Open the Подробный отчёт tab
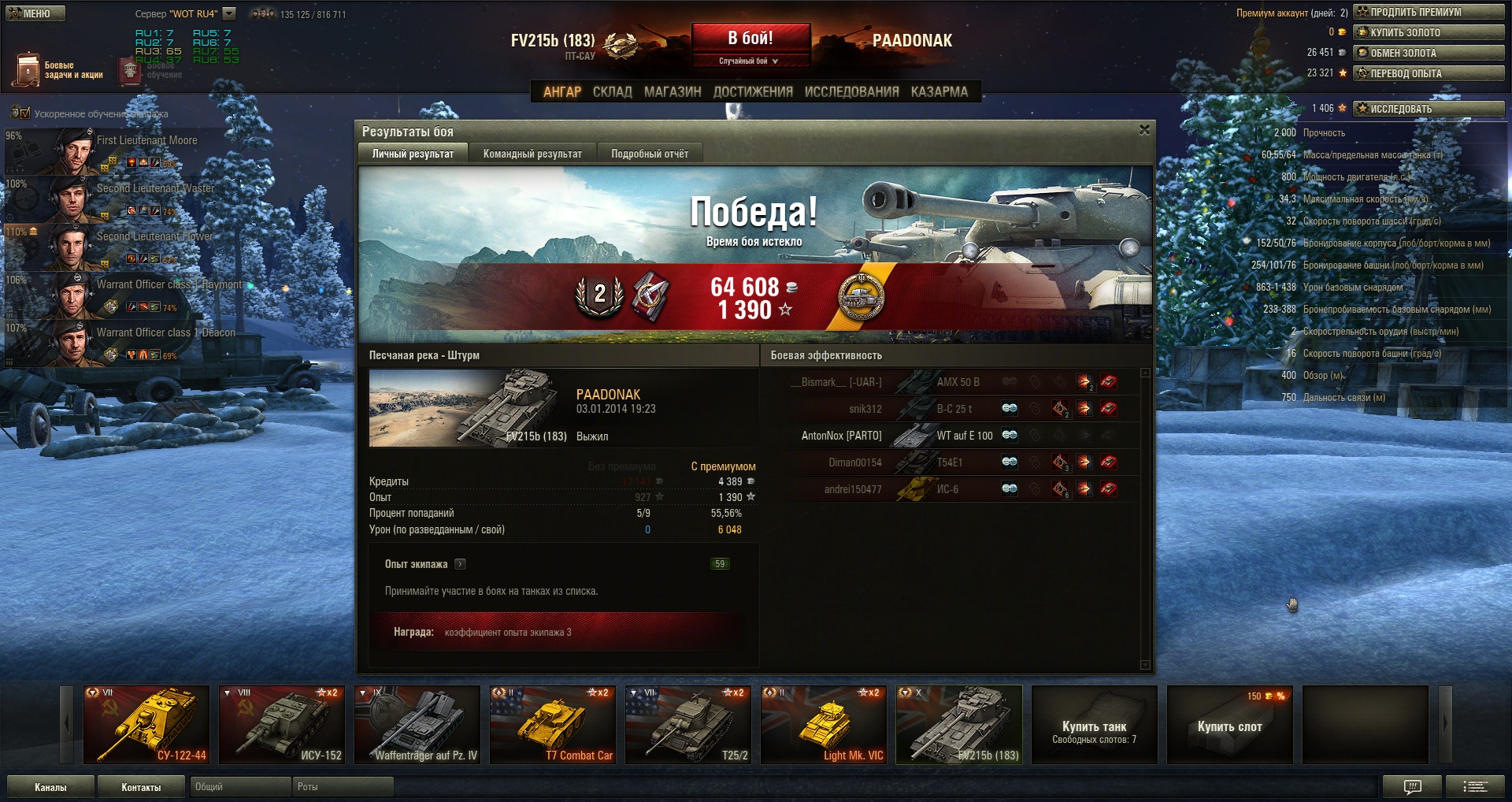 650,154
